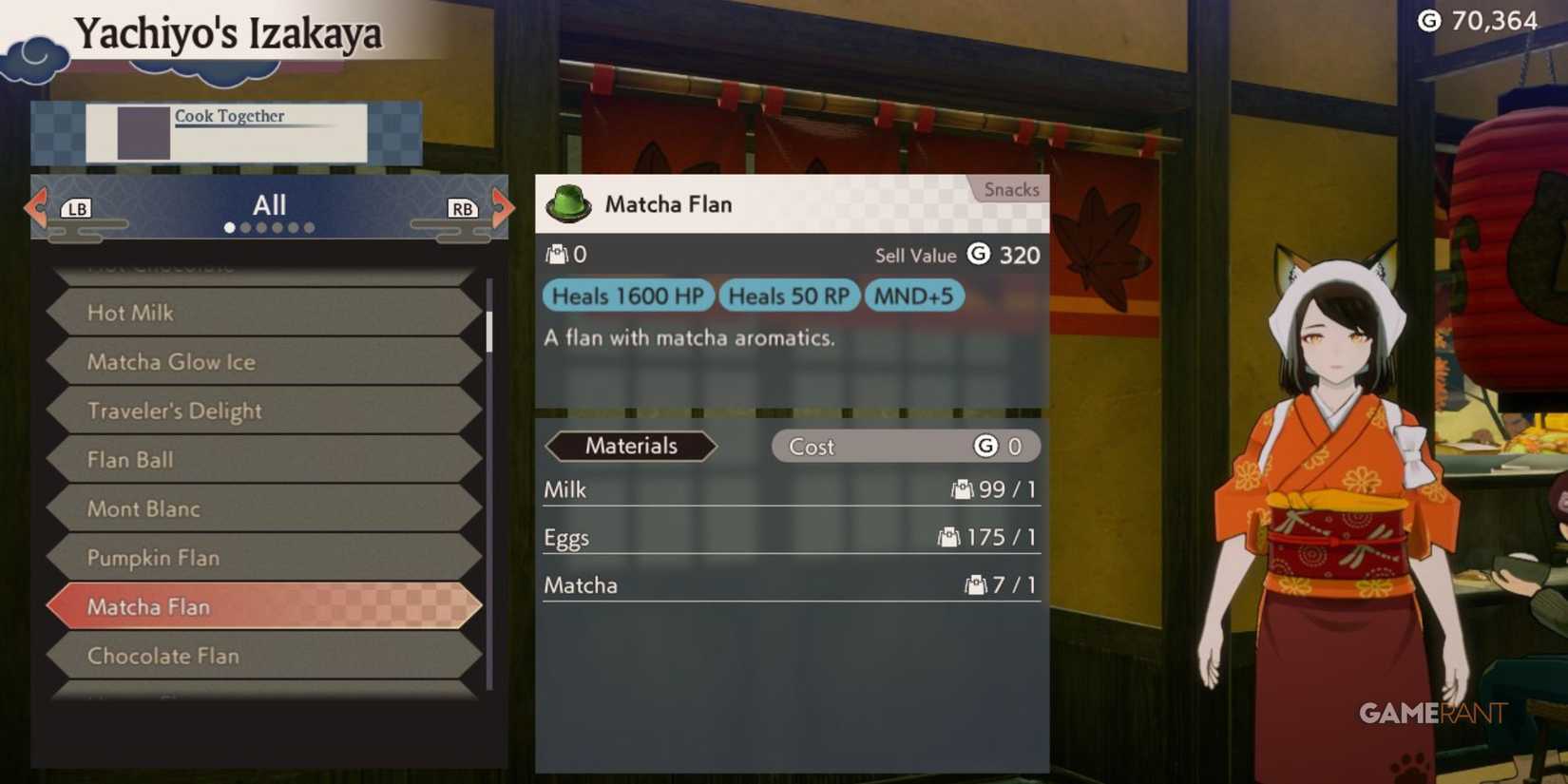1568x784 pixels.
Task: Click the bag icon next to Matcha
Action: pos(975,585)
